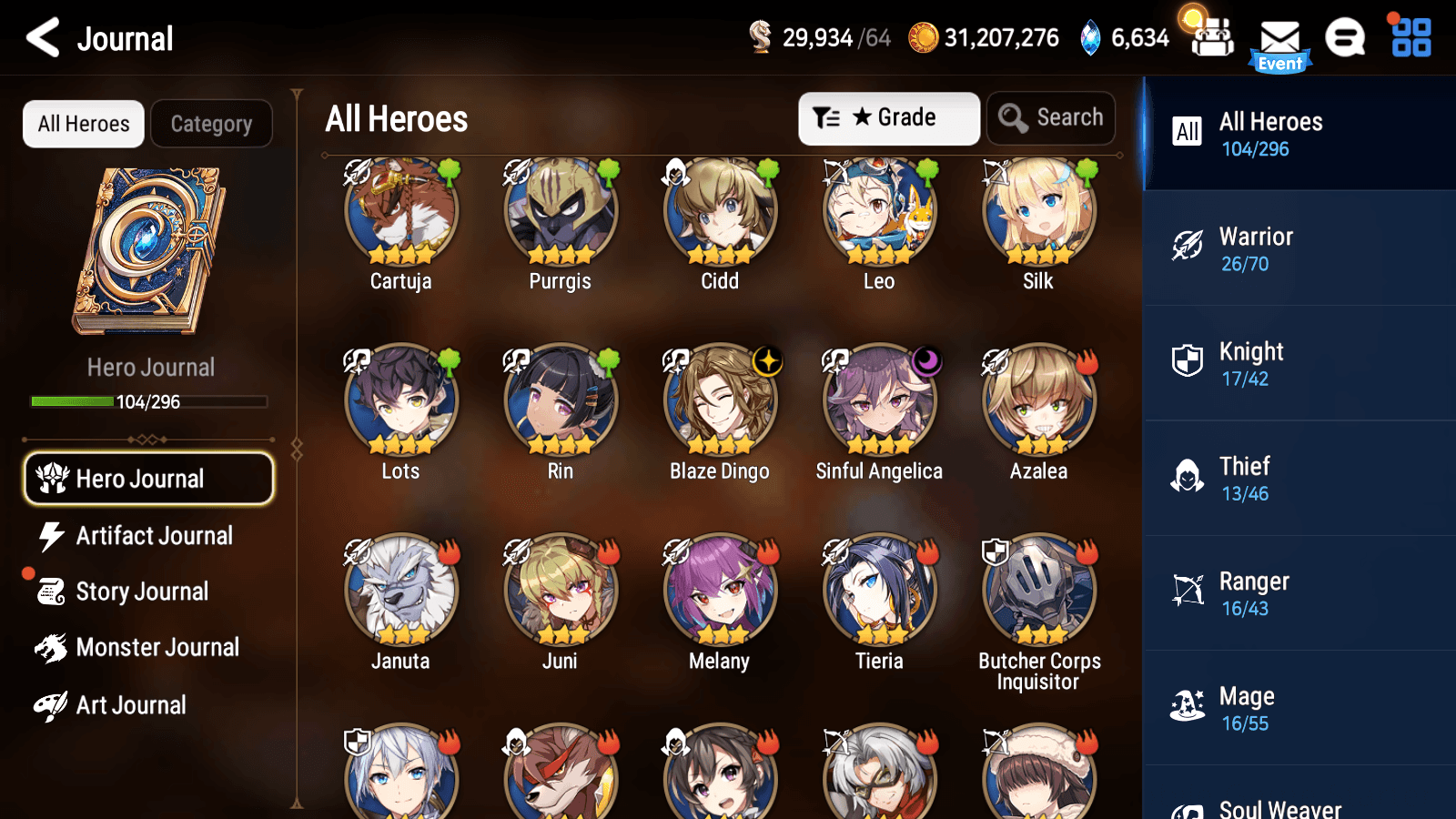Select the Knight class filter

(1298, 364)
